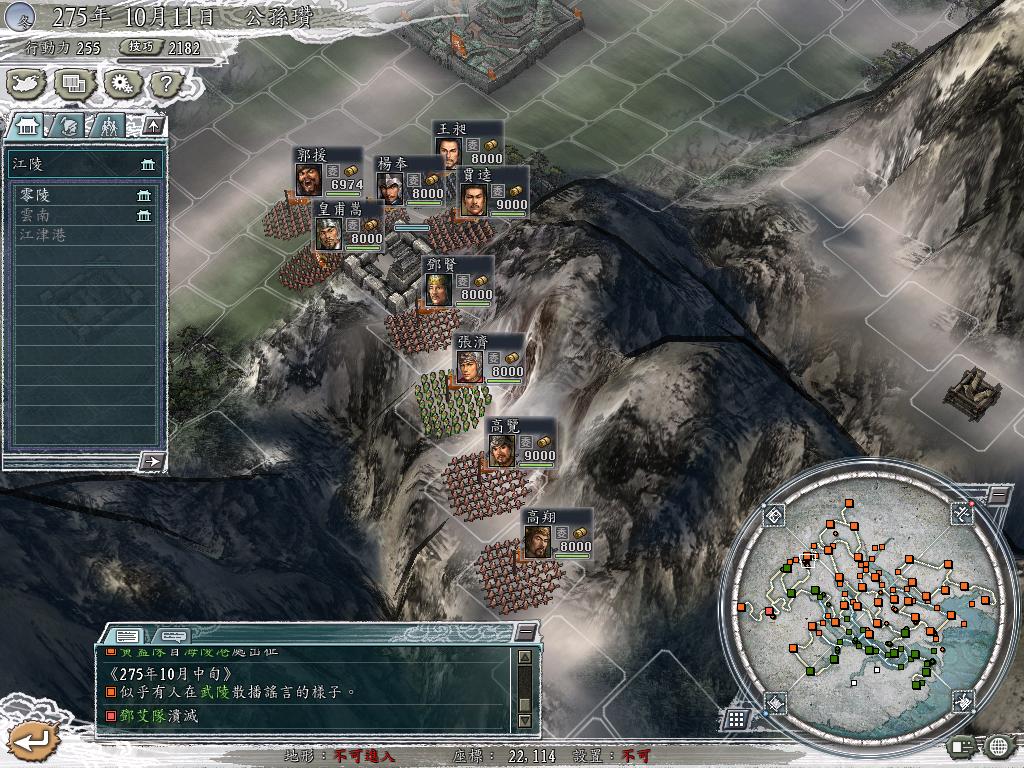Open the globe icon button
Image resolution: width=1024 pixels, height=768 pixels.
point(997,745)
